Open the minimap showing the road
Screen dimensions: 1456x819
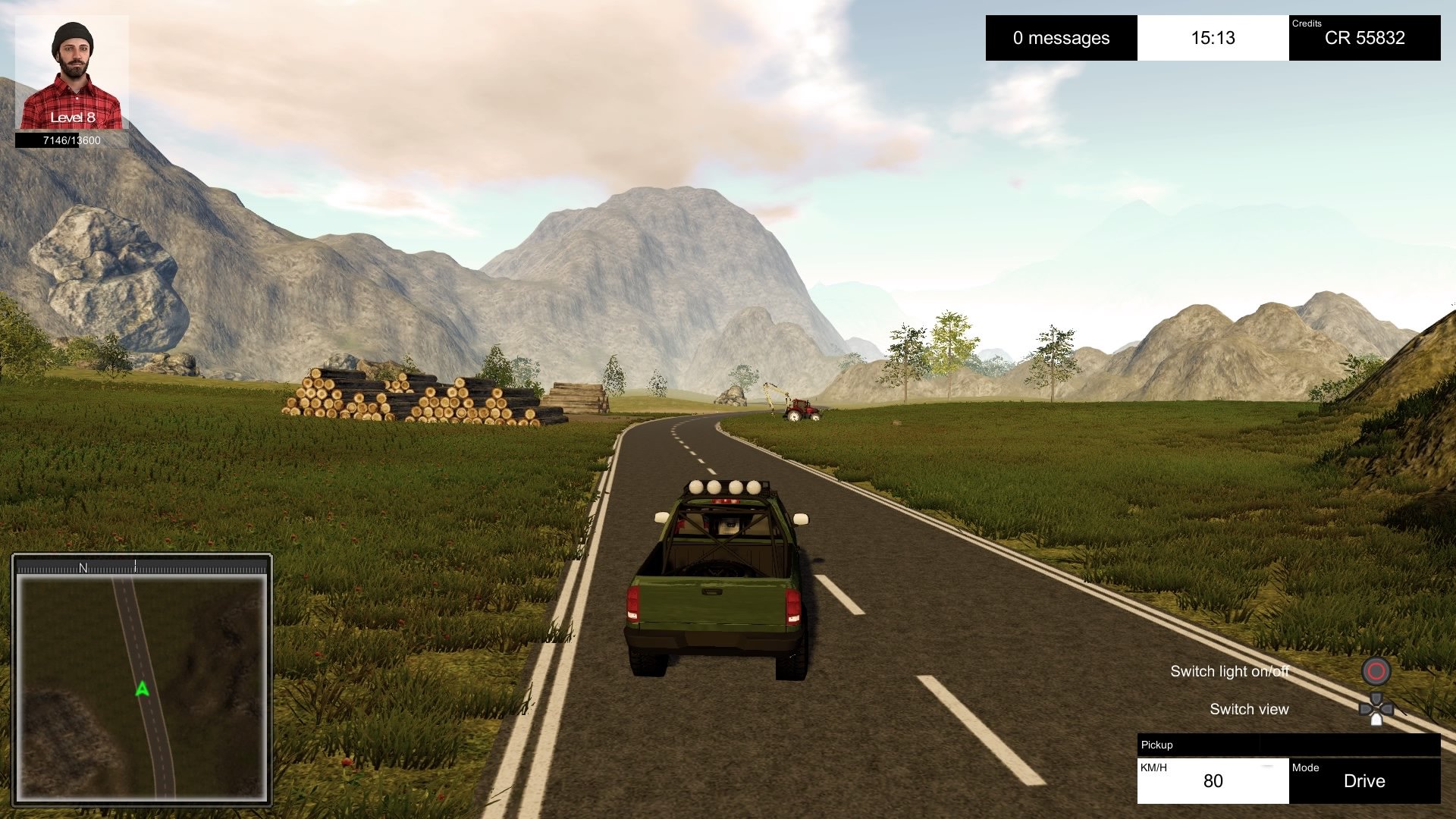(x=142, y=687)
